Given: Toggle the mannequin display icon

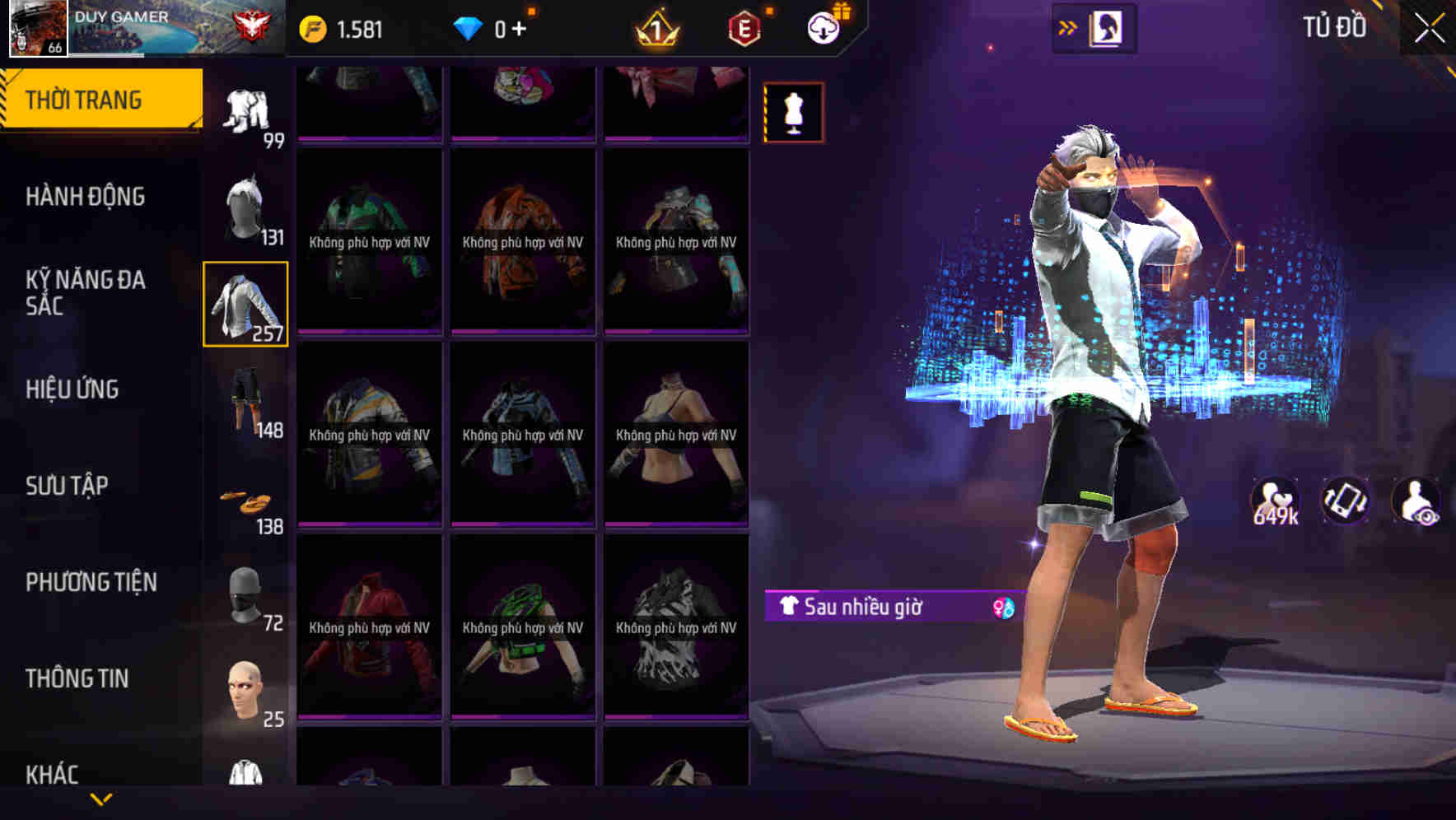Looking at the screenshot, I should (793, 113).
